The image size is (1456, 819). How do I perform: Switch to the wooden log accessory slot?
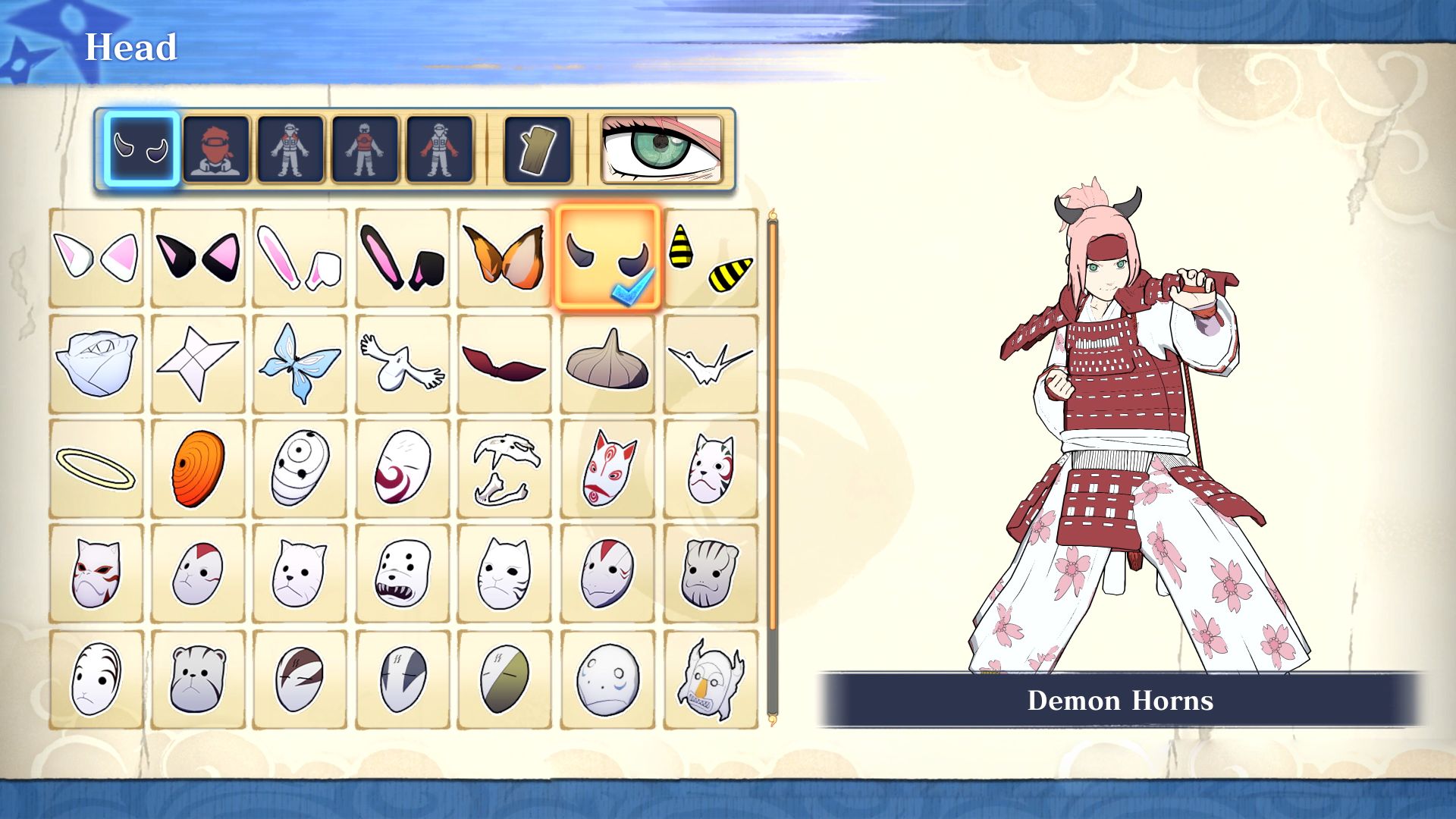point(536,149)
